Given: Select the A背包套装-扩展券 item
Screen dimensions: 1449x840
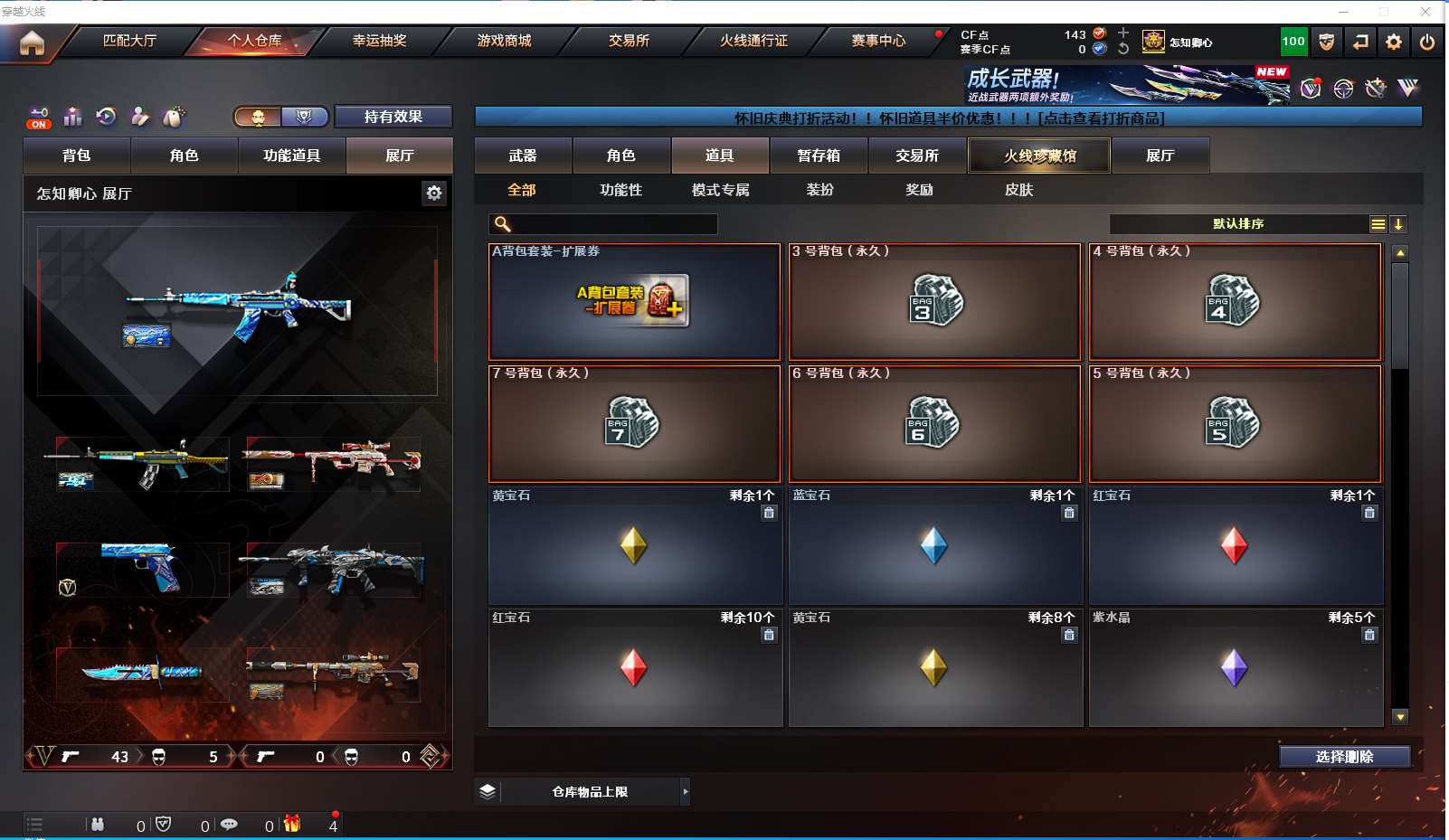Looking at the screenshot, I should [634, 302].
